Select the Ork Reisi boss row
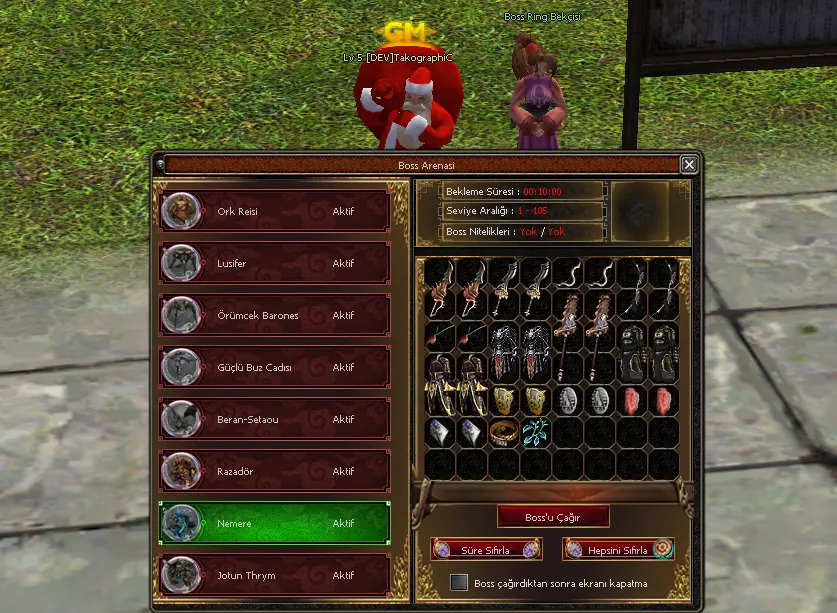Screen dimensions: 837x613 coord(274,211)
